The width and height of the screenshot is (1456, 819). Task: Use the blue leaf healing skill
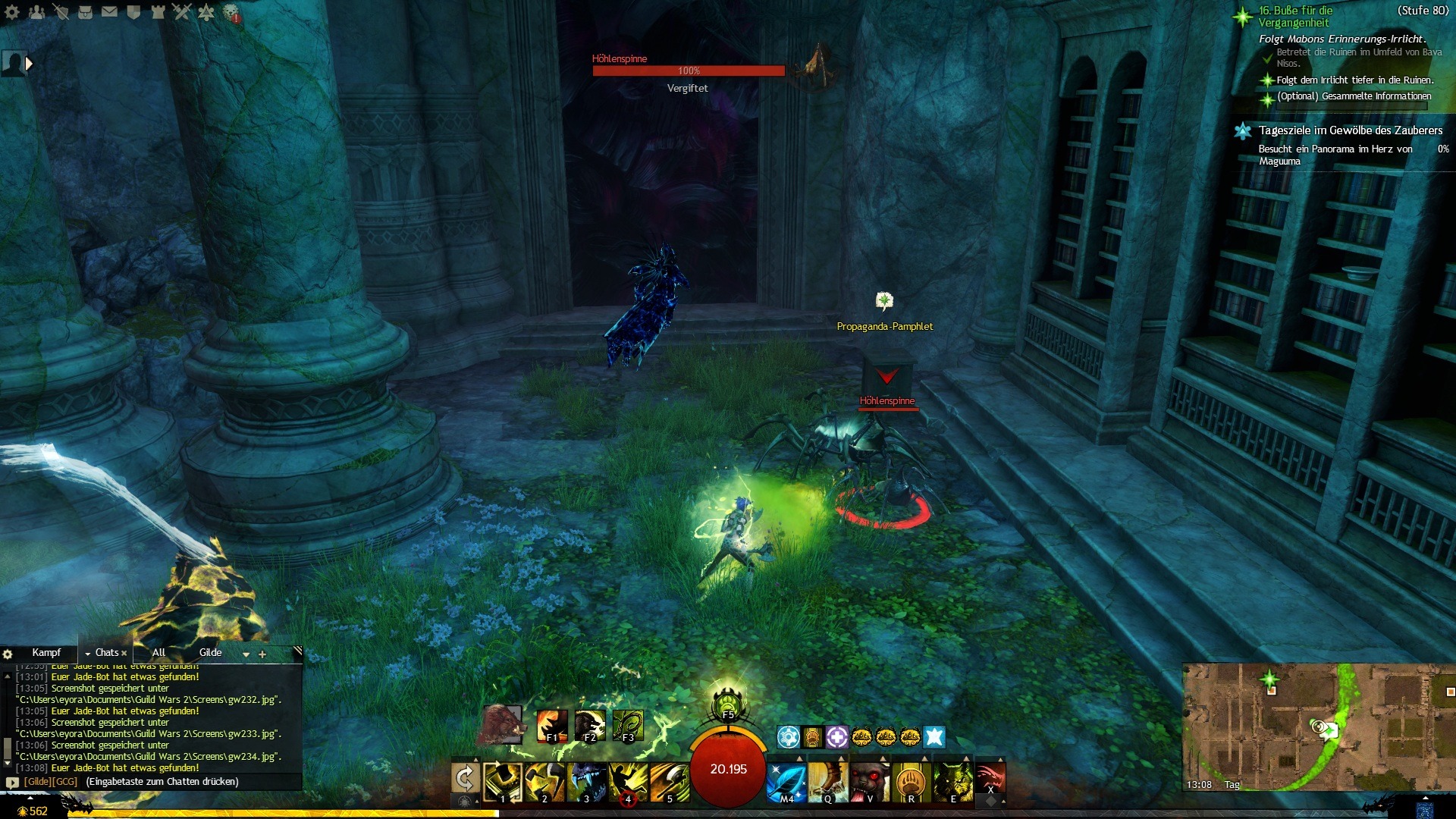click(786, 781)
